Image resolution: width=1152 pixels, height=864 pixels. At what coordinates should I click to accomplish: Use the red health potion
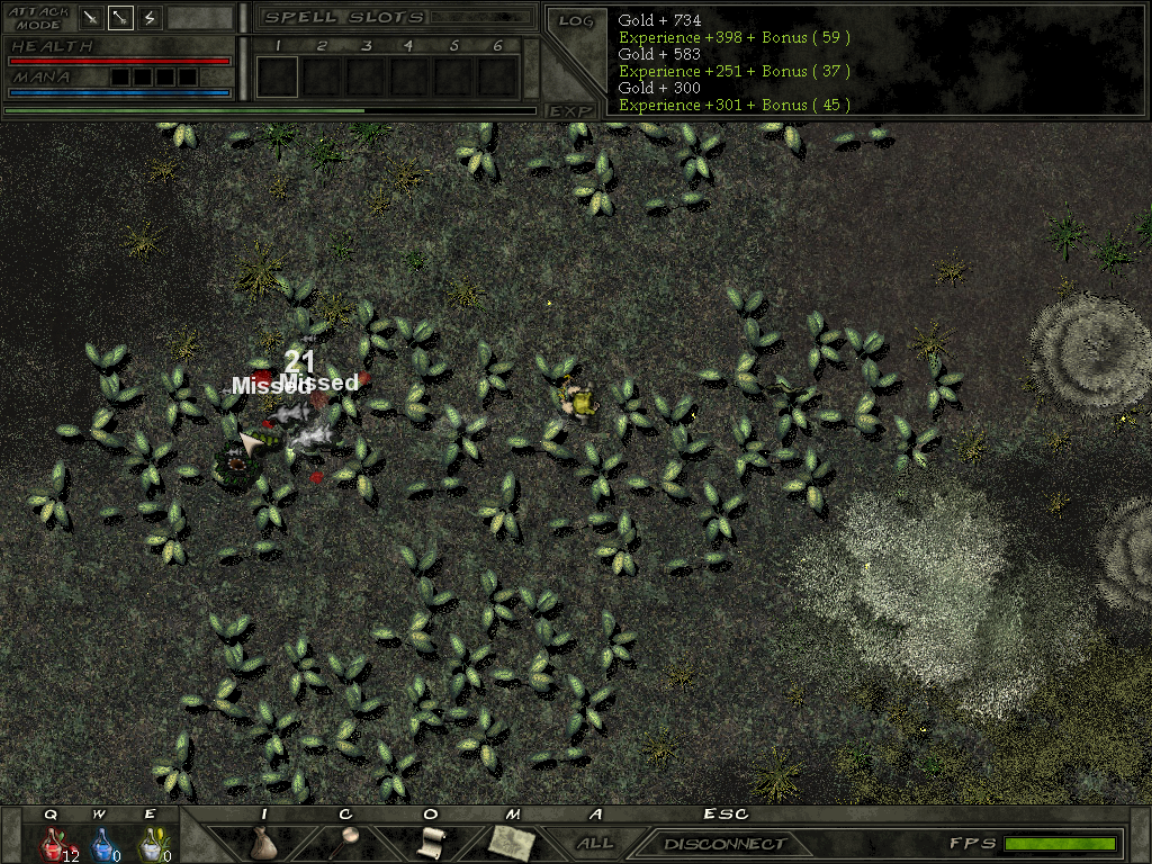pyautogui.click(x=53, y=844)
